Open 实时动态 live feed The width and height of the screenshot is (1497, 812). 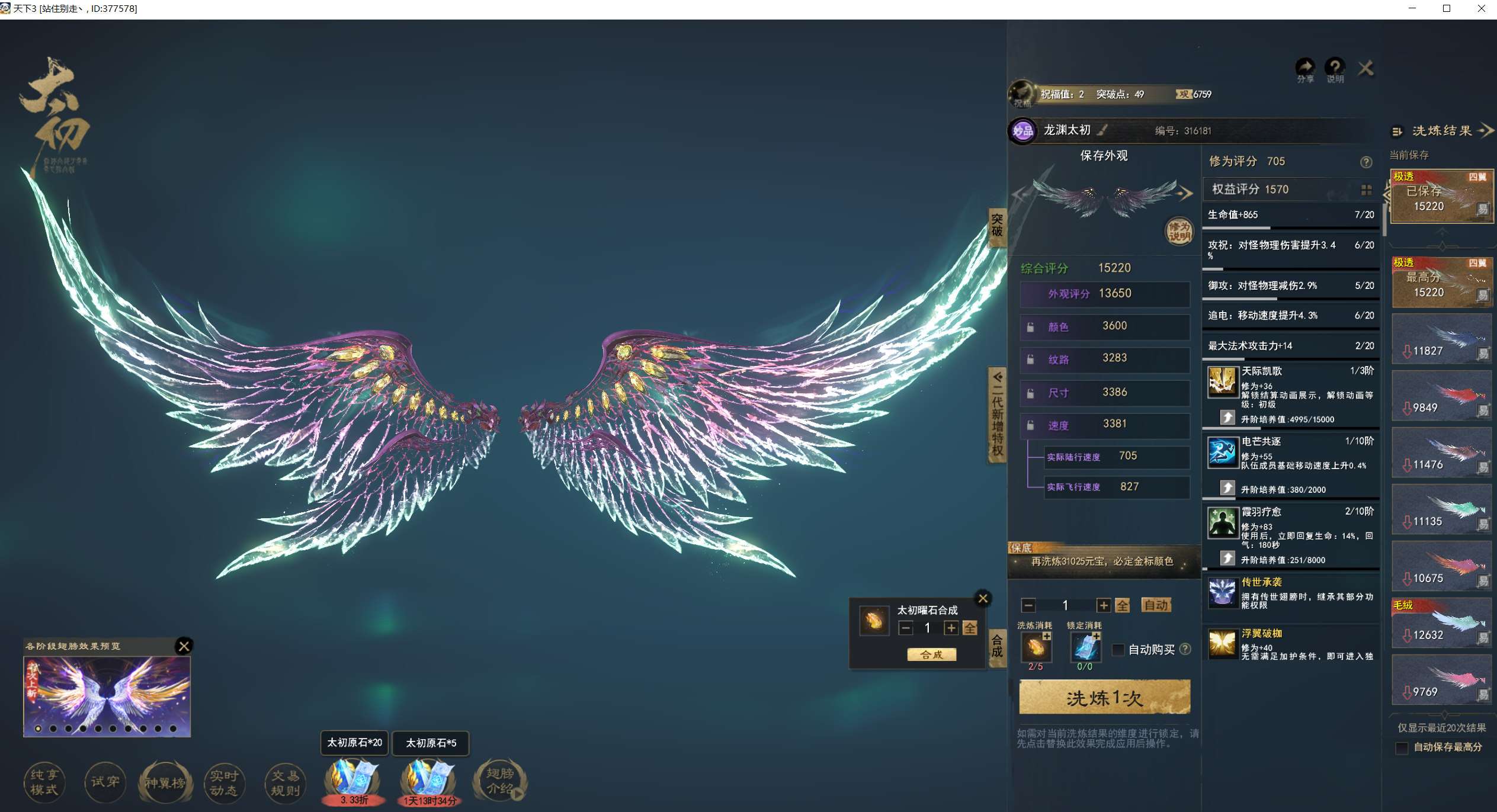pyautogui.click(x=224, y=782)
